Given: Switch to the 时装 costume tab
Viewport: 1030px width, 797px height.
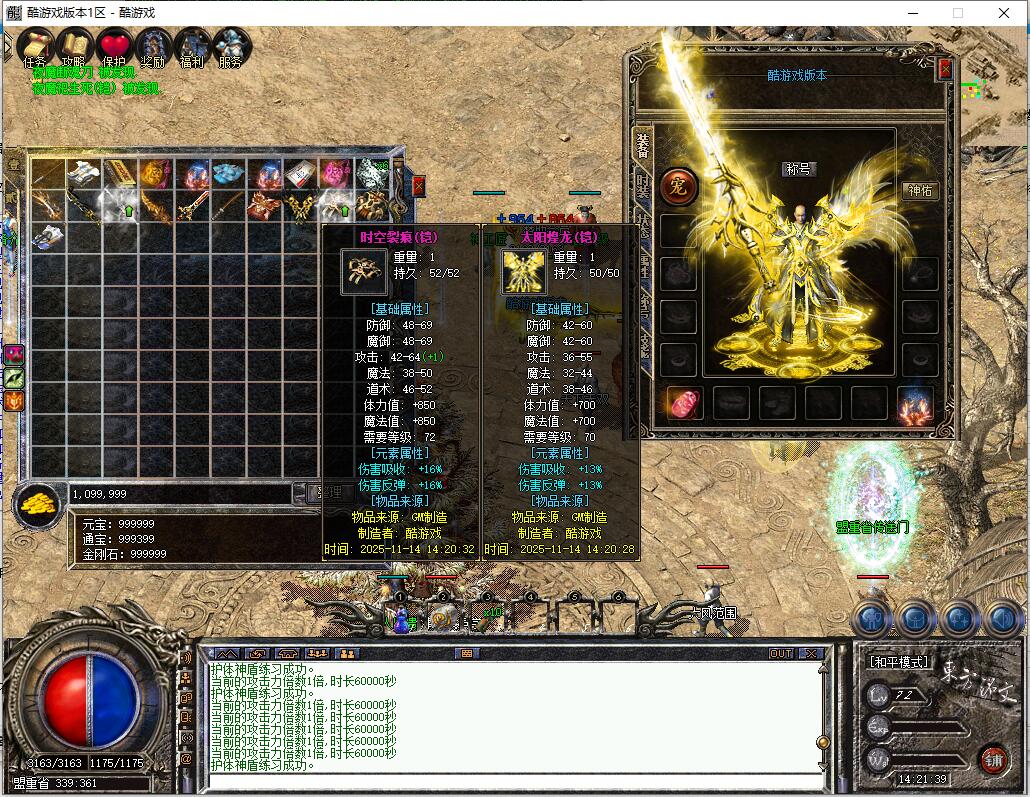Looking at the screenshot, I should point(643,188).
